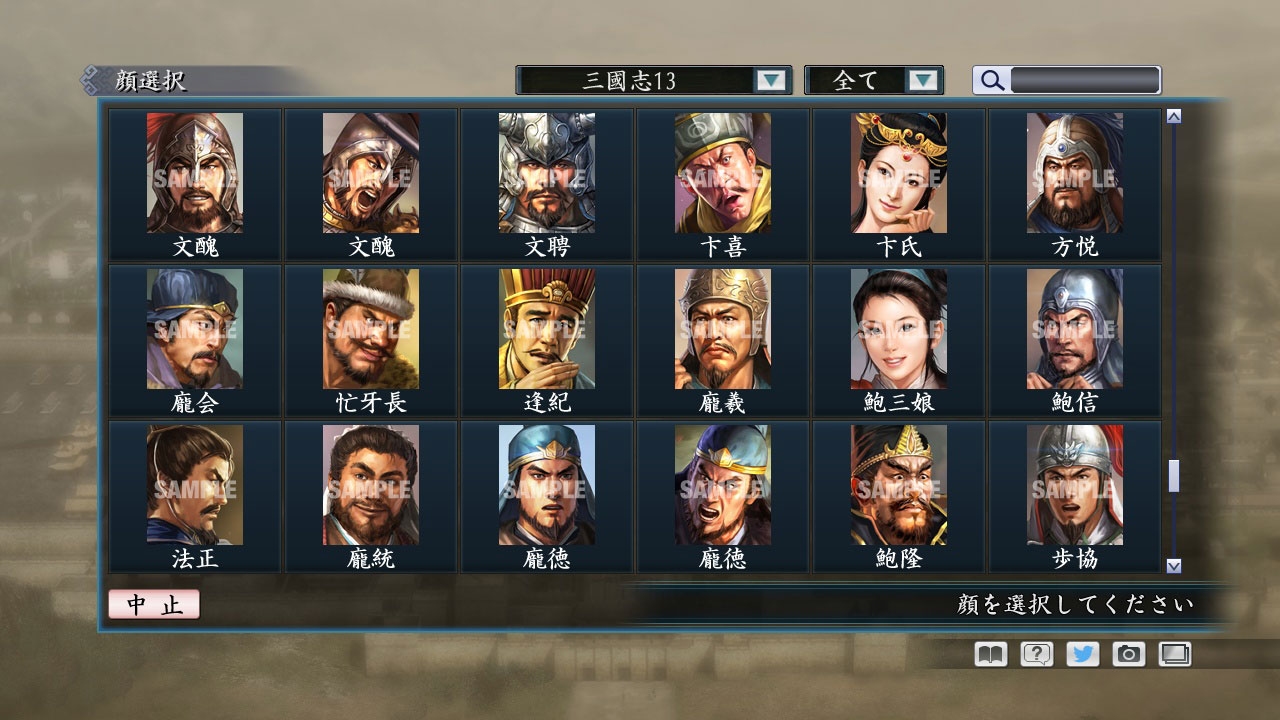The height and width of the screenshot is (720, 1280).
Task: Share via the Twitter bird icon
Action: [x=1081, y=654]
